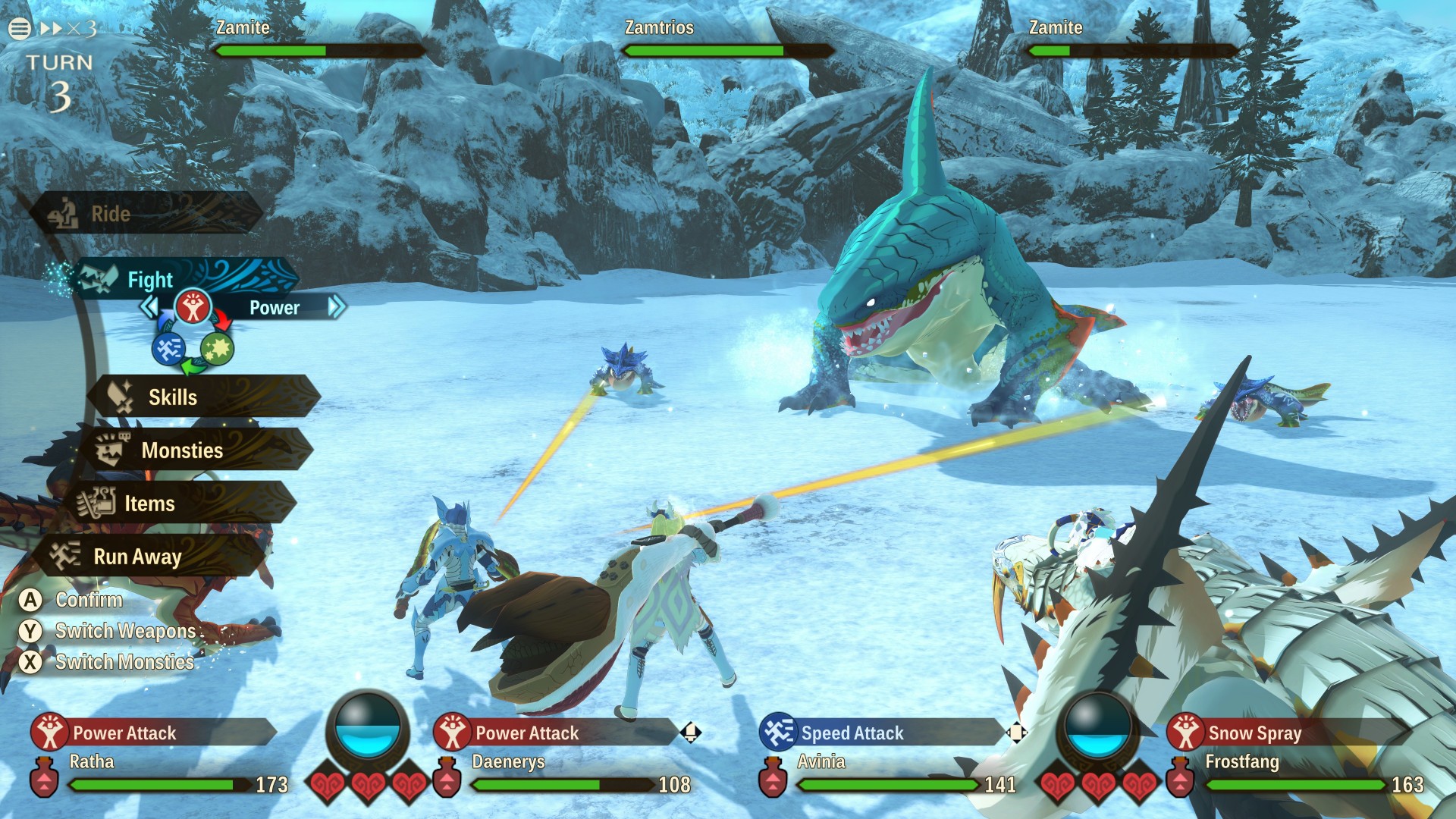The image size is (1456, 819).
Task: Pick the red Power attack type icon
Action: pos(193,307)
